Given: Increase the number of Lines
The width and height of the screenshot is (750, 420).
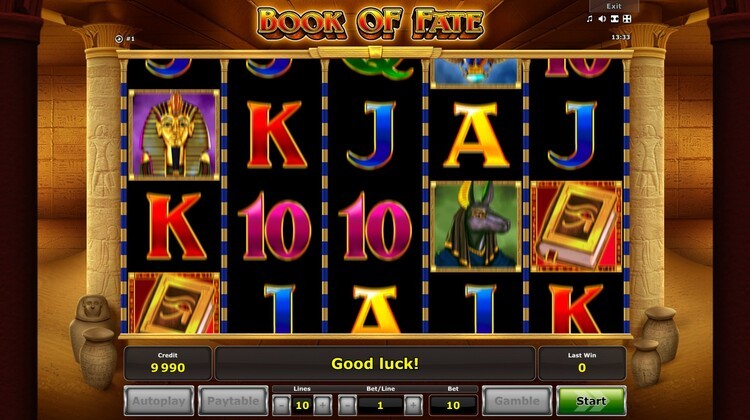Looking at the screenshot, I should (322, 405).
